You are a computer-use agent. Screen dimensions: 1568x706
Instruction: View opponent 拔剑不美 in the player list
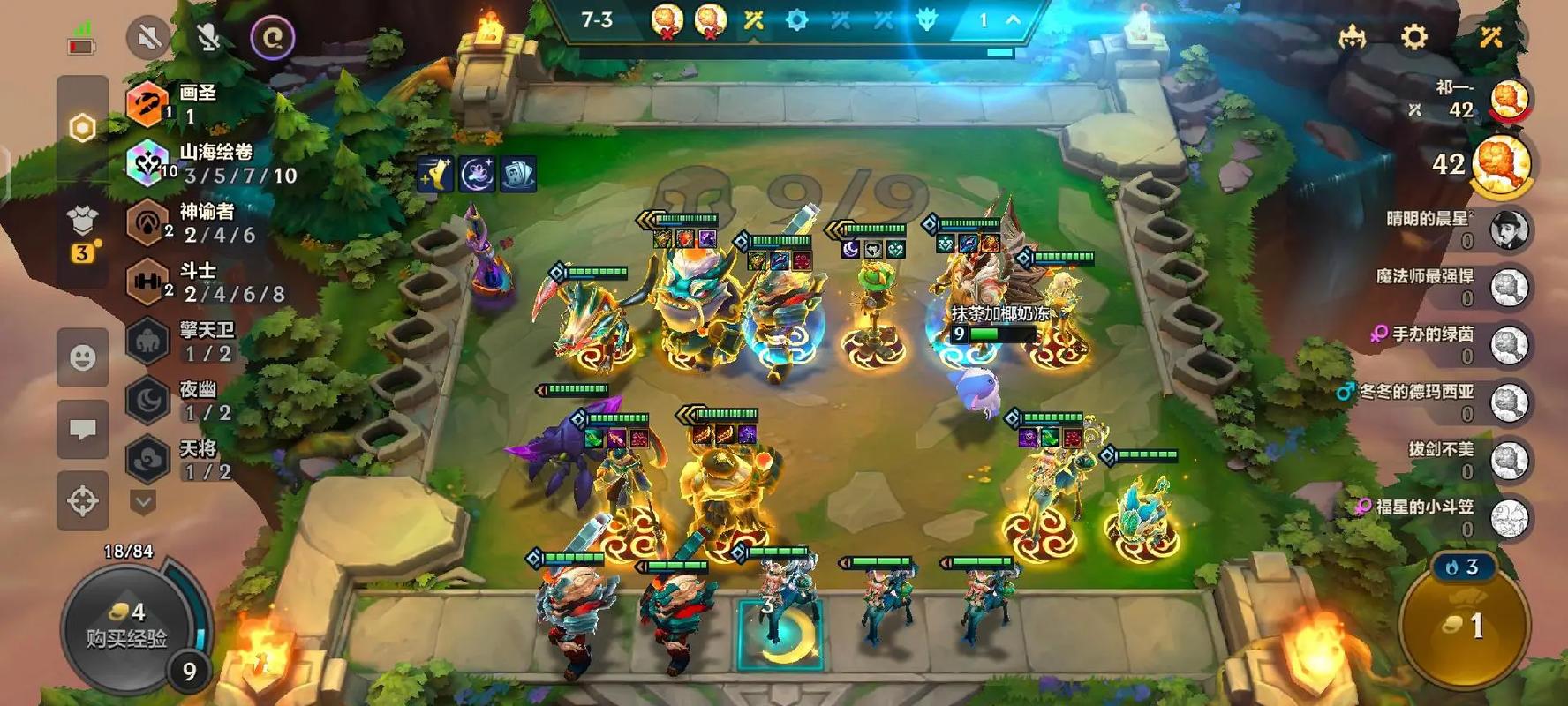pyautogui.click(x=1509, y=460)
